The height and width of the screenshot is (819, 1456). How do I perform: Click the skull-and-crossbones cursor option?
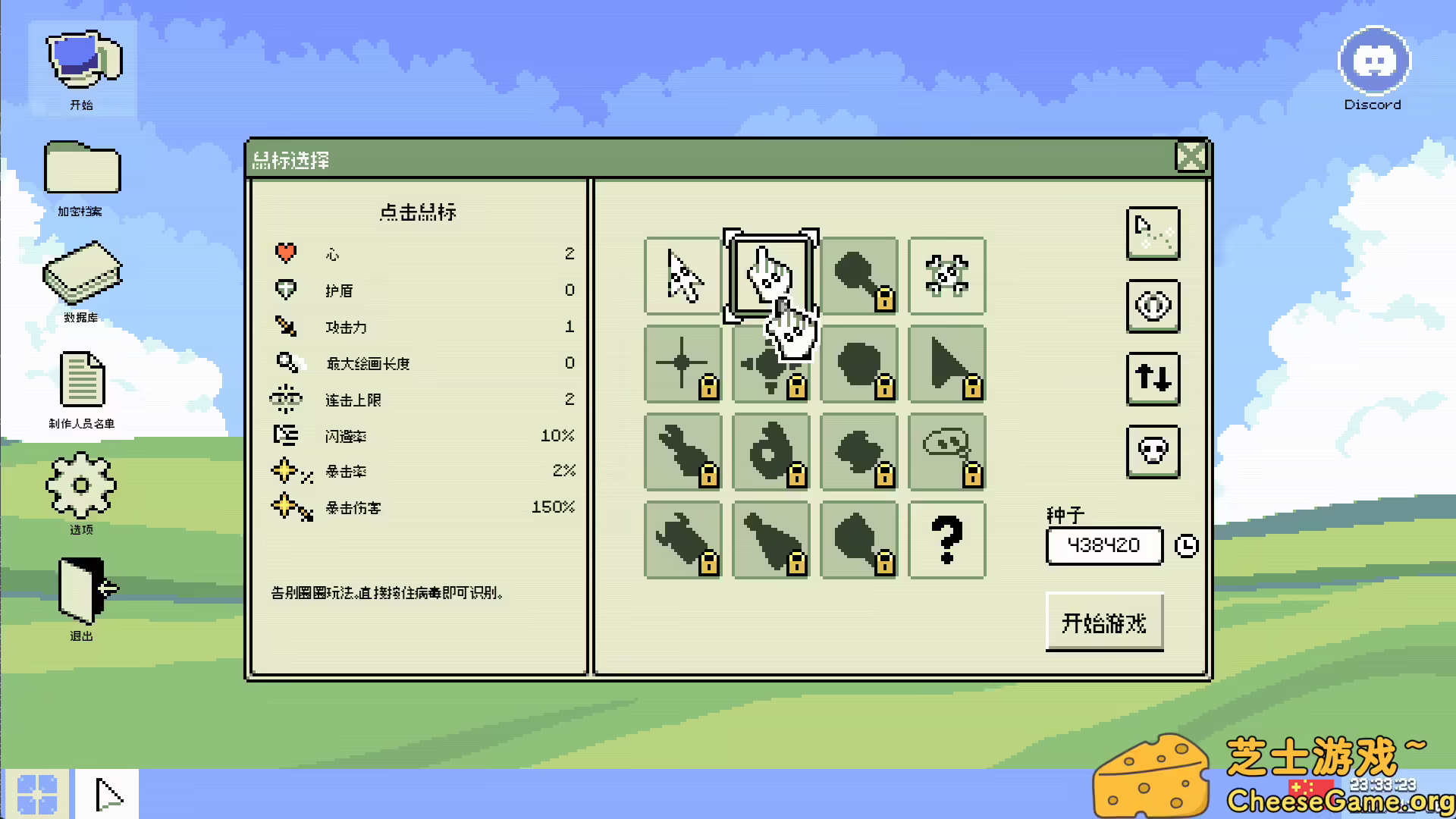click(x=947, y=276)
